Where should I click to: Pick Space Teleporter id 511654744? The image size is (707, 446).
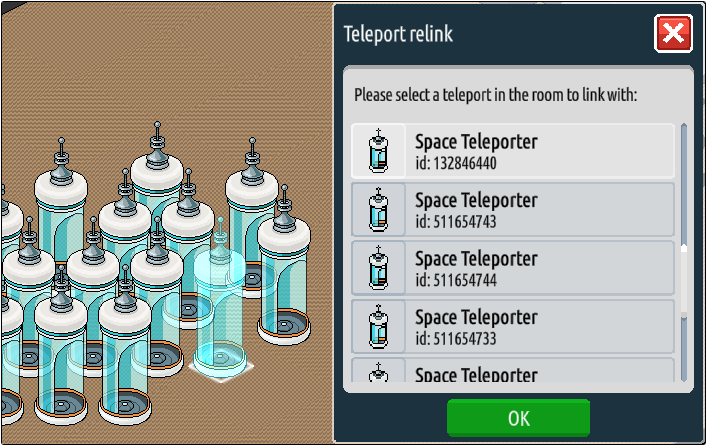click(x=513, y=268)
